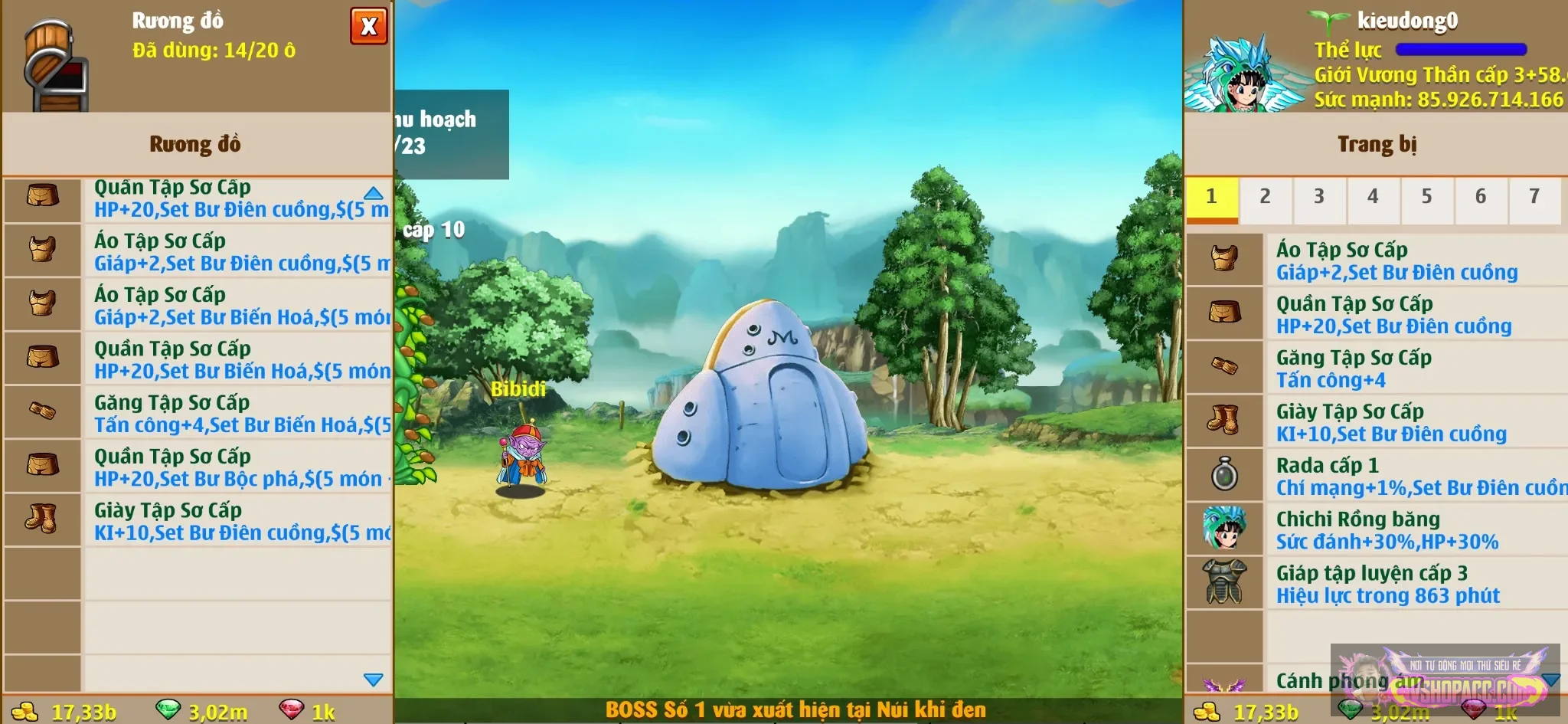The height and width of the screenshot is (724, 1568).
Task: Close the Rương đồ chest panel
Action: tap(368, 26)
